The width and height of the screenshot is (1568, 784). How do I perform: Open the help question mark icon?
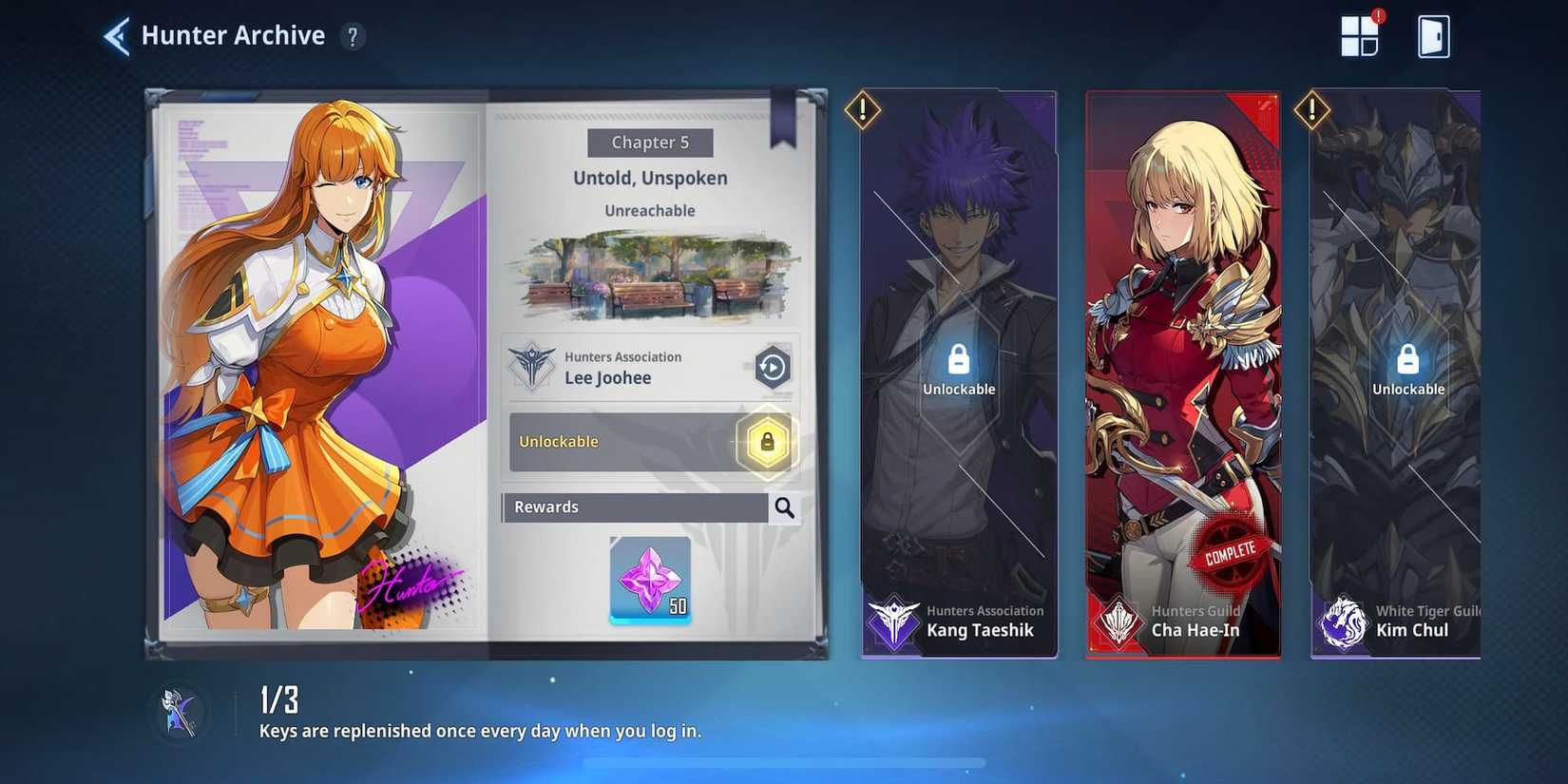pos(353,36)
